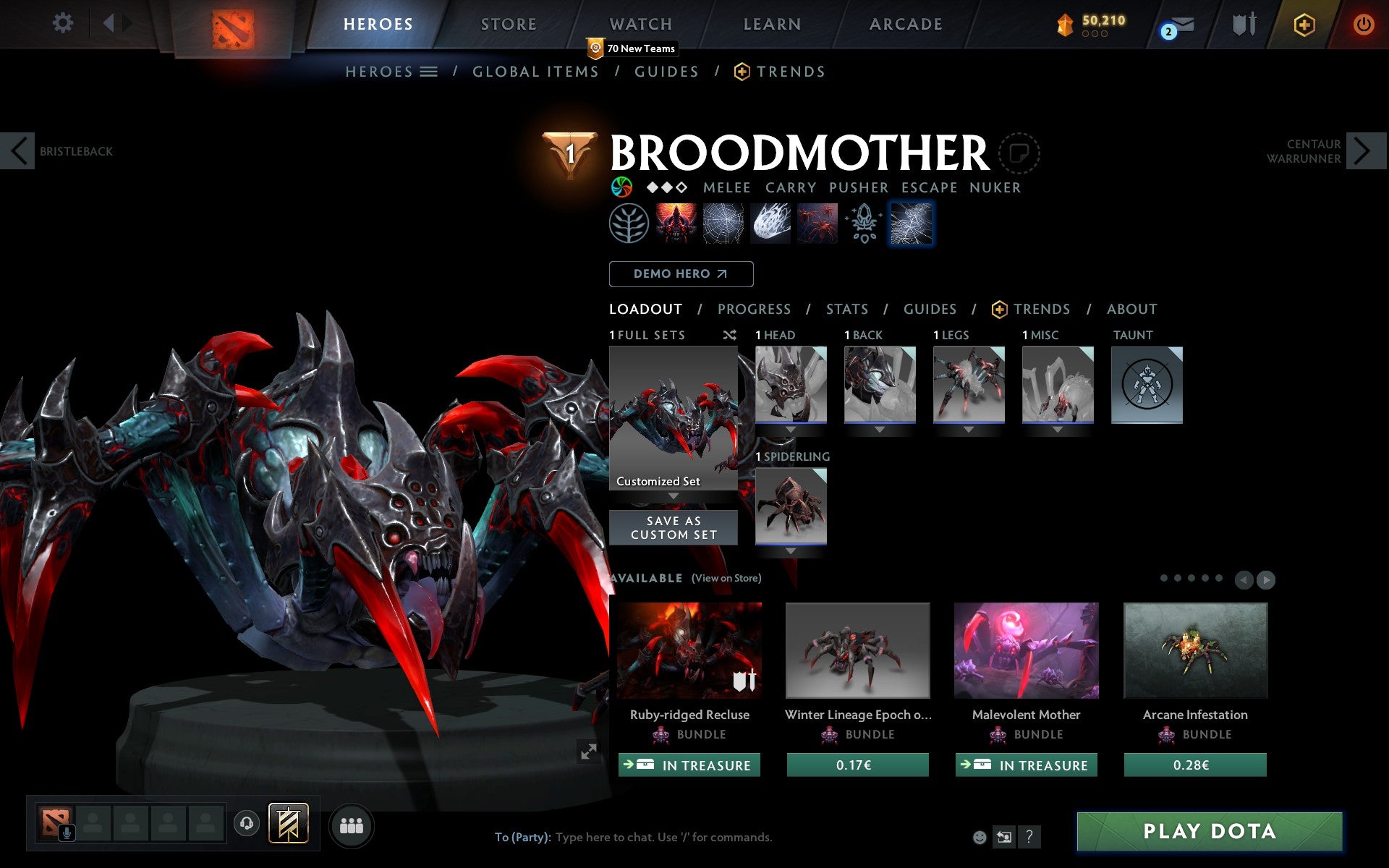Expand the Customized Set dropdown arrow
Image resolution: width=1389 pixels, height=868 pixels.
pyautogui.click(x=674, y=496)
